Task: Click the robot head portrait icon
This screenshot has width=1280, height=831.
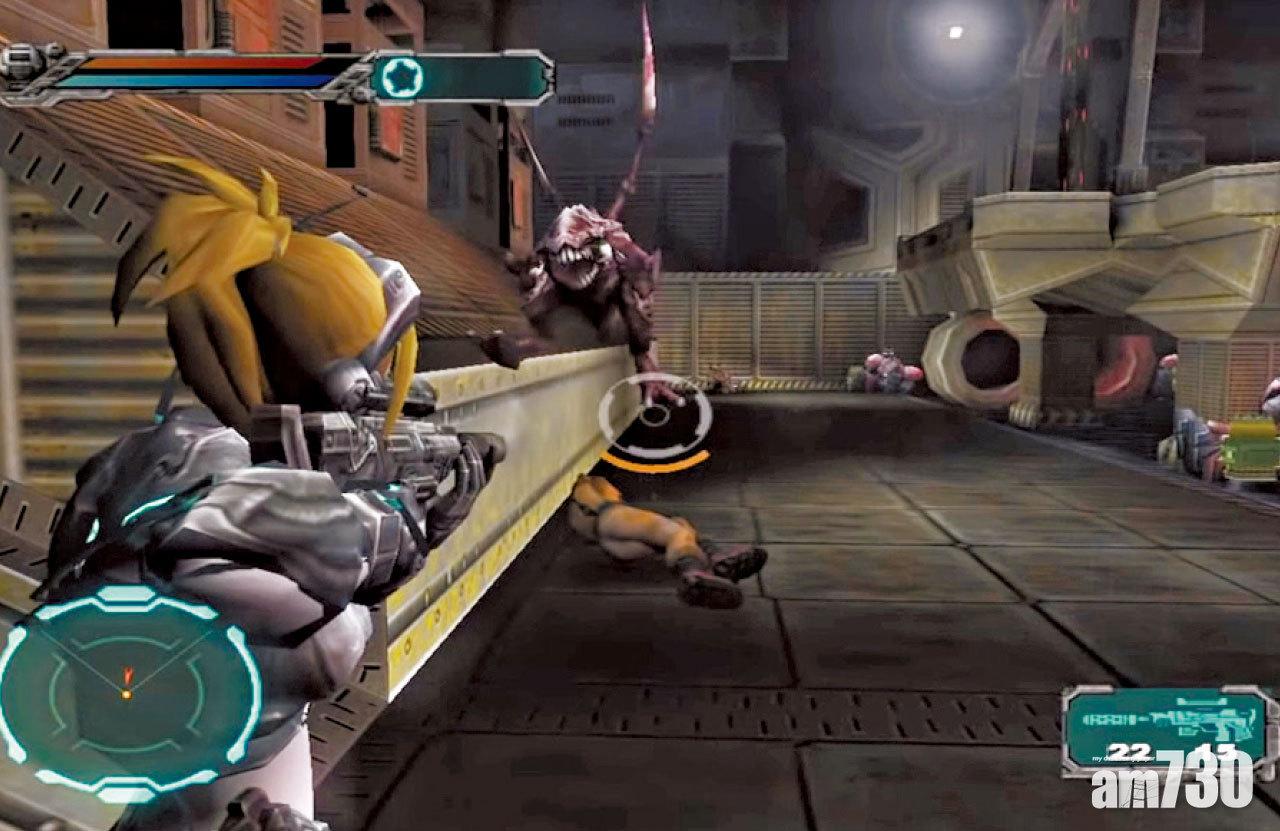Action: [x=20, y=62]
